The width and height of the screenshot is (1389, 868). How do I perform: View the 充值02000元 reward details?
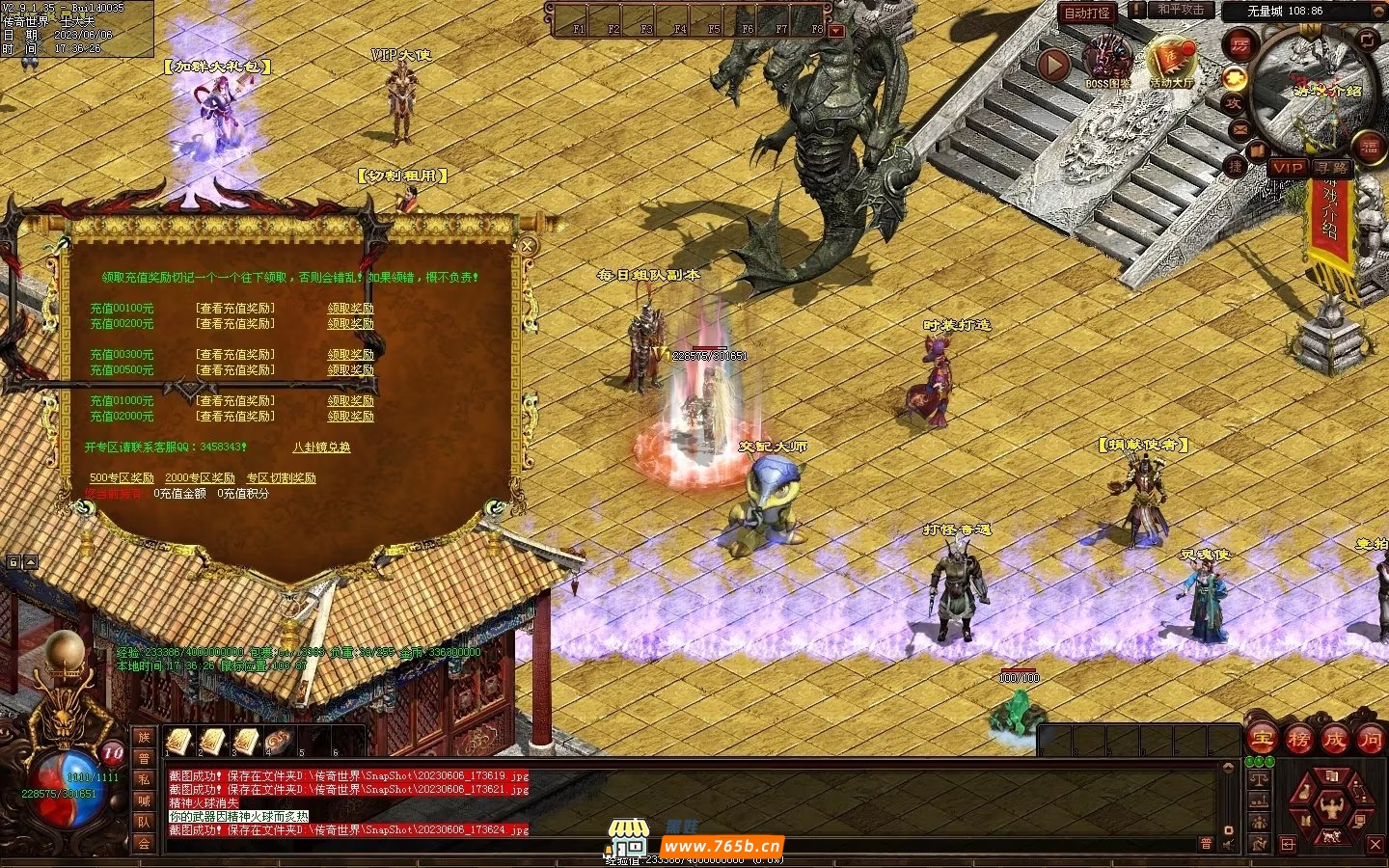click(x=235, y=417)
